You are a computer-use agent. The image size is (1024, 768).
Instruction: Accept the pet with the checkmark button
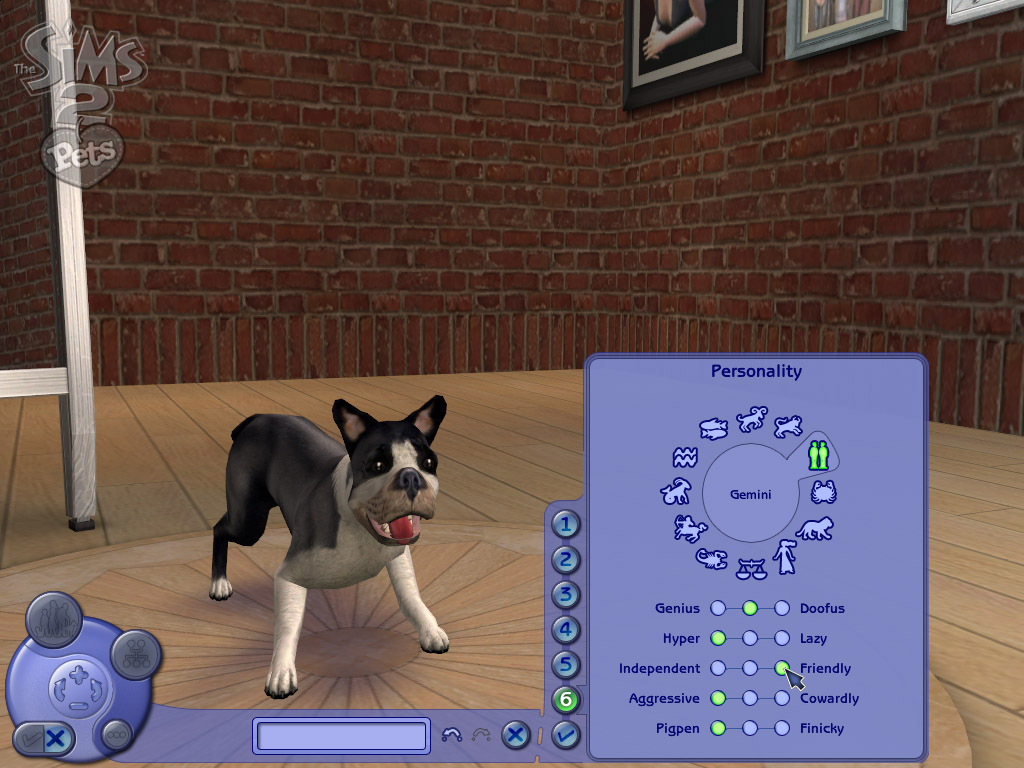(x=566, y=736)
